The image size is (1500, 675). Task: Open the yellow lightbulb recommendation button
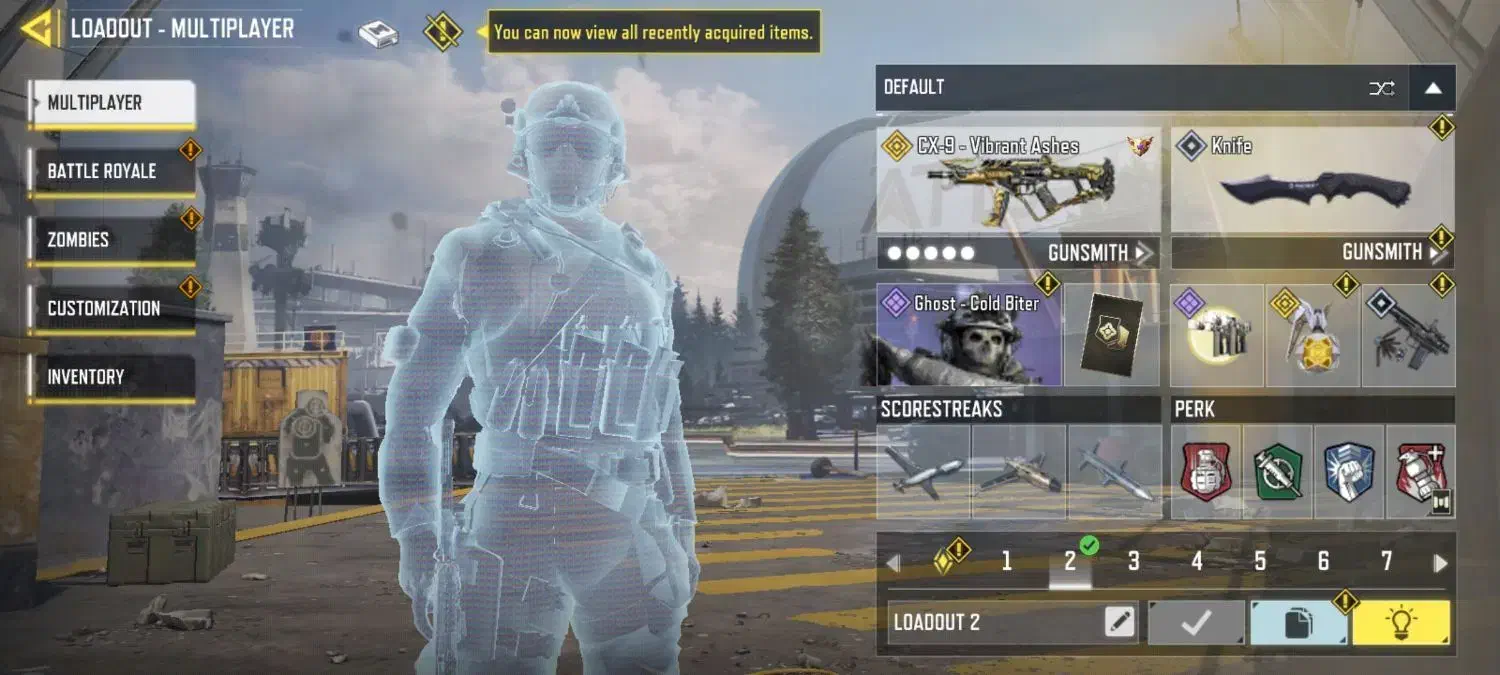tap(1400, 623)
